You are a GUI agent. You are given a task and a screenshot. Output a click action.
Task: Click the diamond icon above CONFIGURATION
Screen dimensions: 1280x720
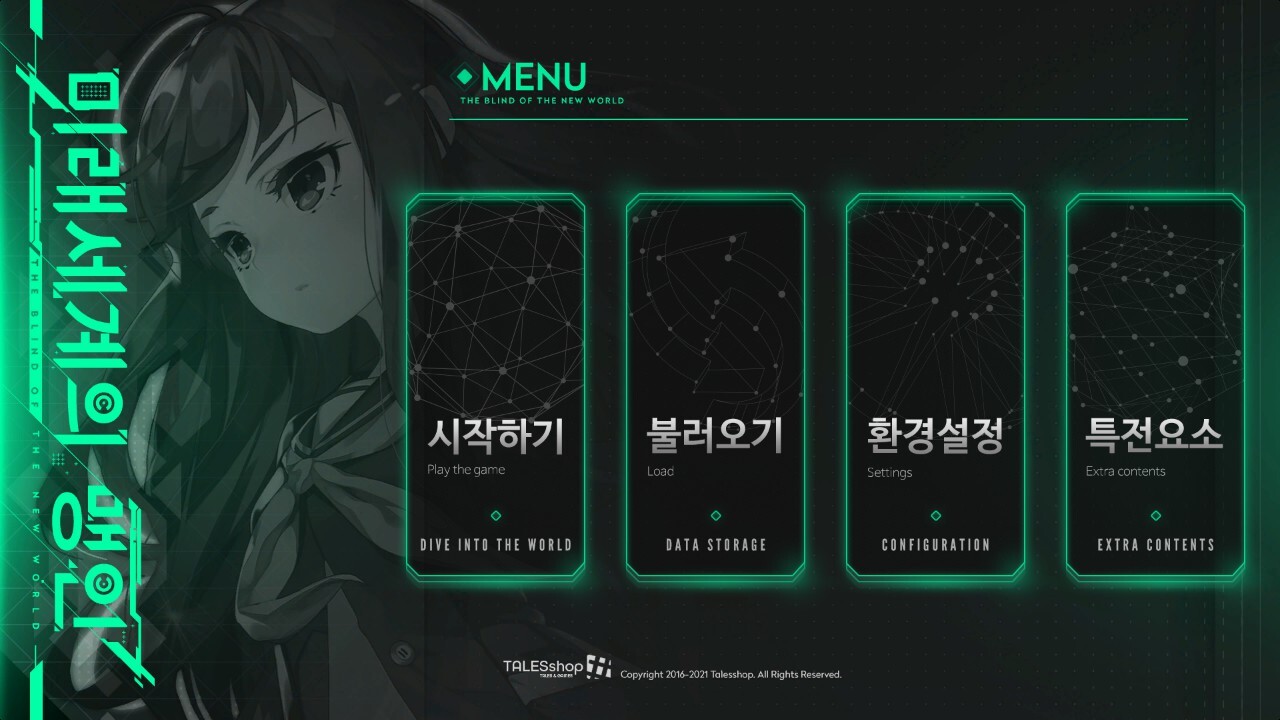(935, 516)
